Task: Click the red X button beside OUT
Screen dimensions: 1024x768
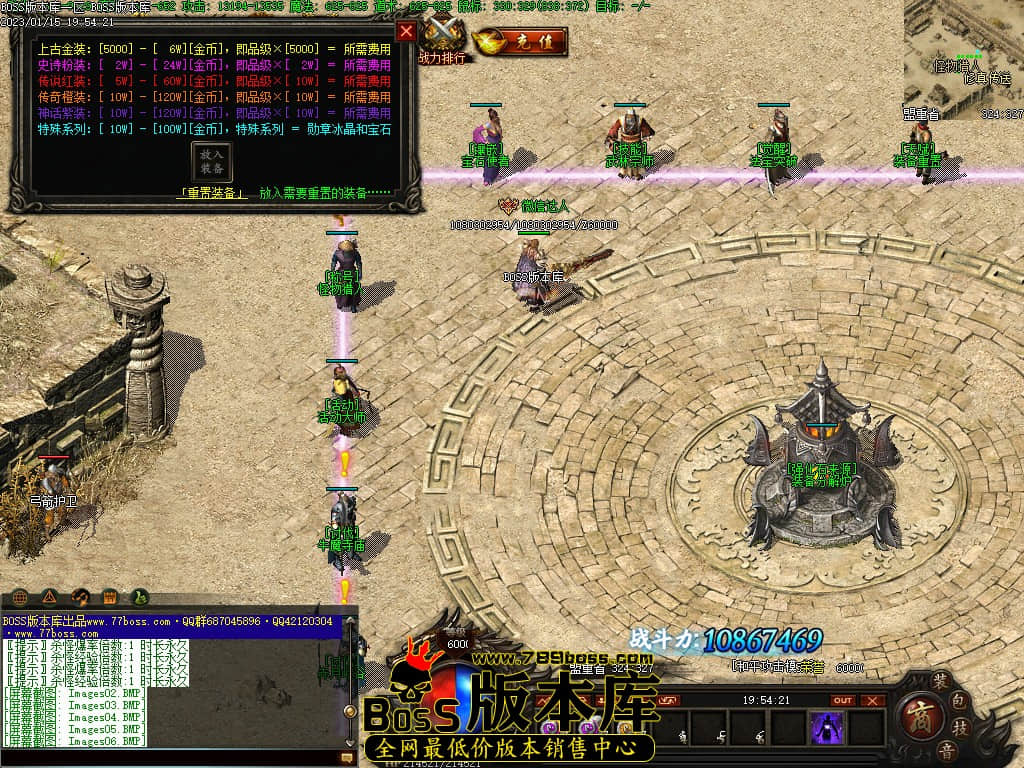Action: pos(873,700)
